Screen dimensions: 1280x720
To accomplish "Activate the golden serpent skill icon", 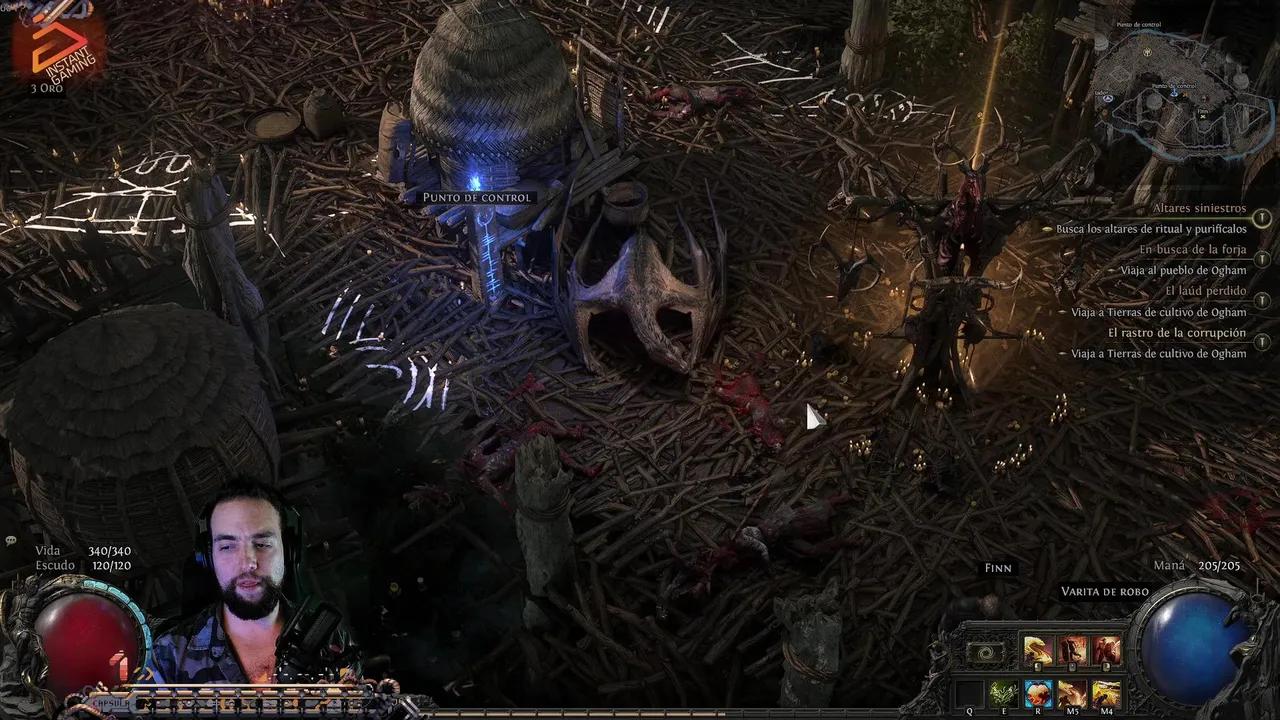I will 1037,651.
